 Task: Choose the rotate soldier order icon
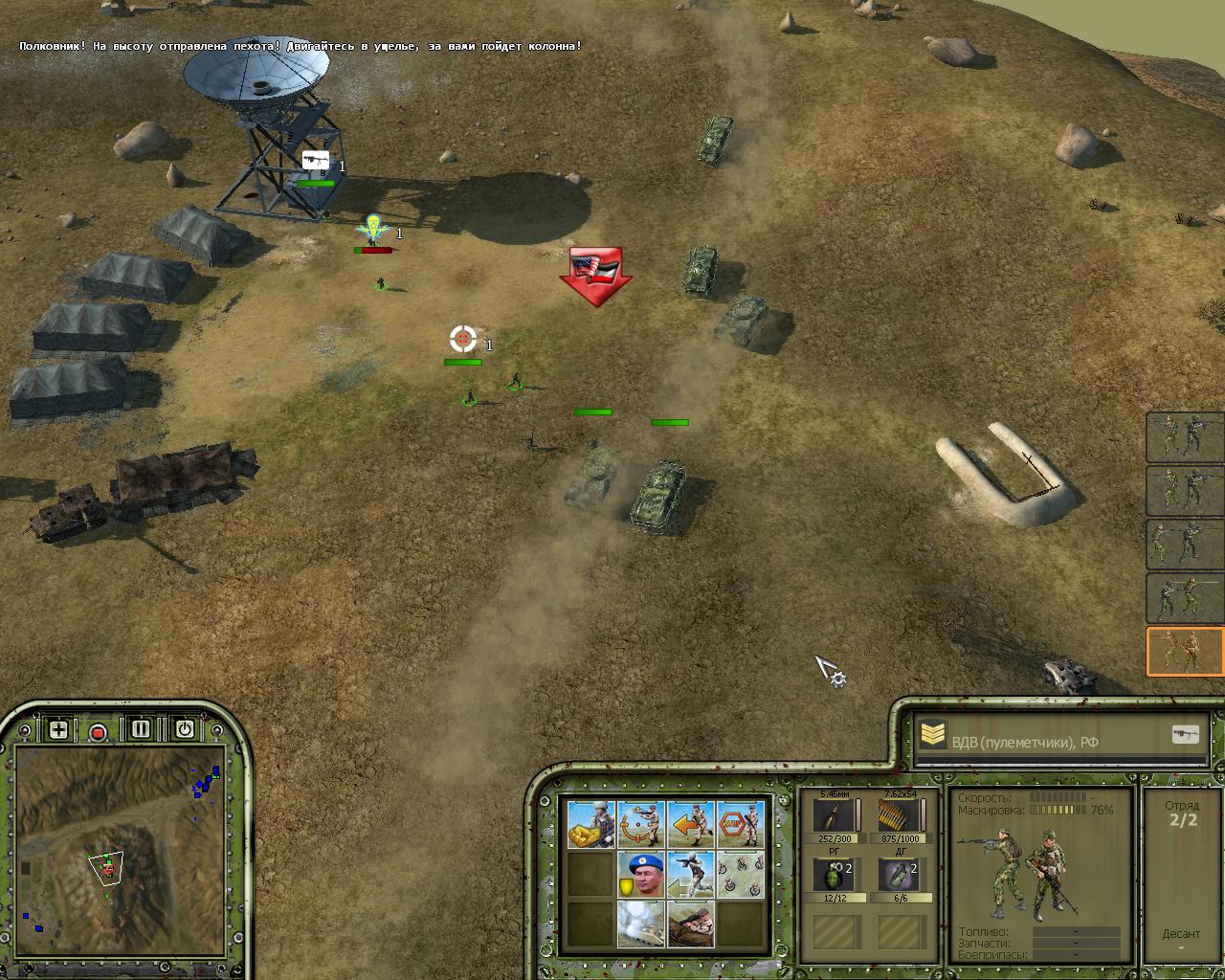(x=640, y=825)
